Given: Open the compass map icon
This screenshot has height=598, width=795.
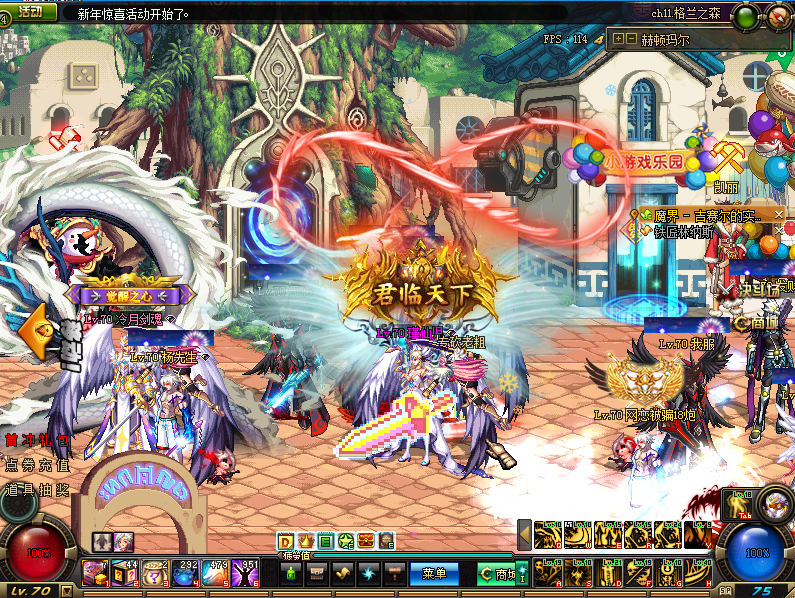Looking at the screenshot, I should click(778, 16).
